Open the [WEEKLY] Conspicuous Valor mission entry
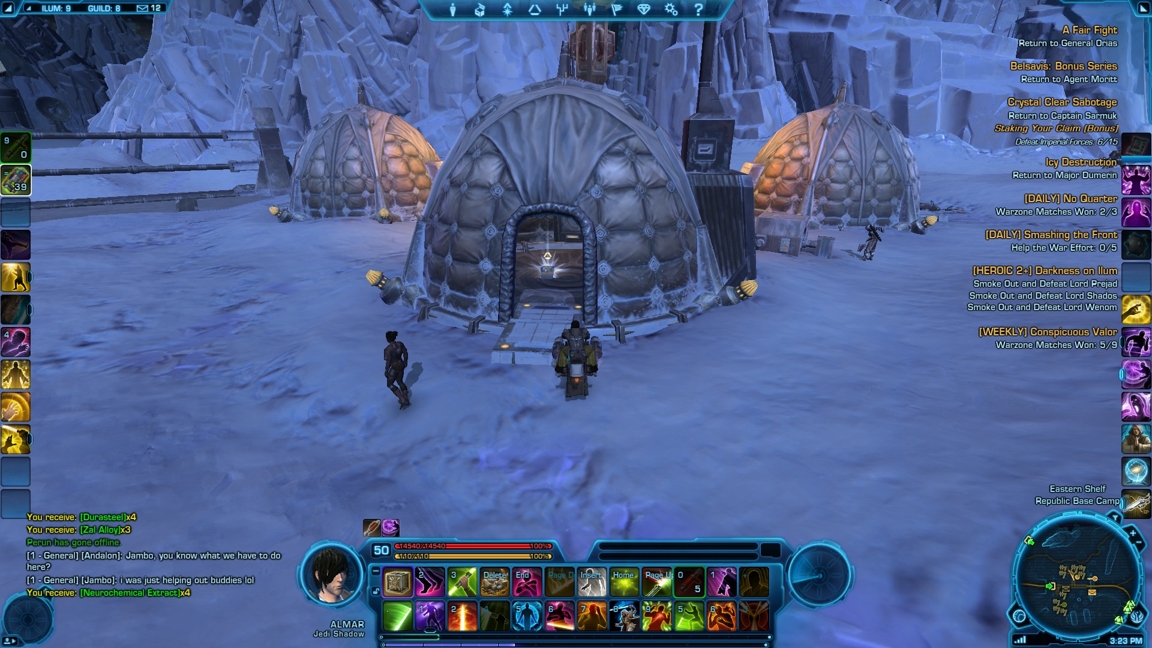1152x648 pixels. (1047, 332)
